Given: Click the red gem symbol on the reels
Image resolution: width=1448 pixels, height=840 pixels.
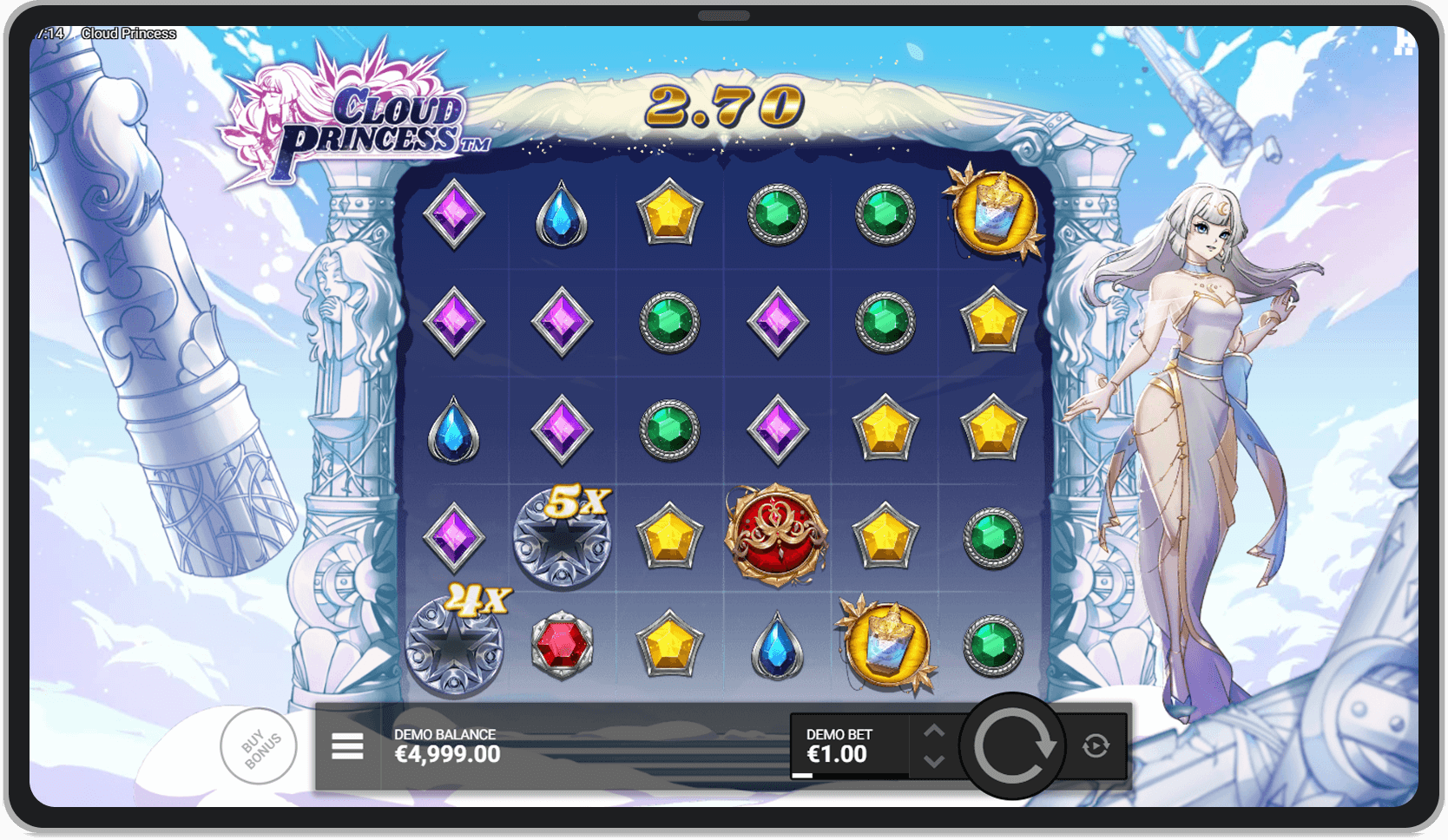Looking at the screenshot, I should click(561, 645).
